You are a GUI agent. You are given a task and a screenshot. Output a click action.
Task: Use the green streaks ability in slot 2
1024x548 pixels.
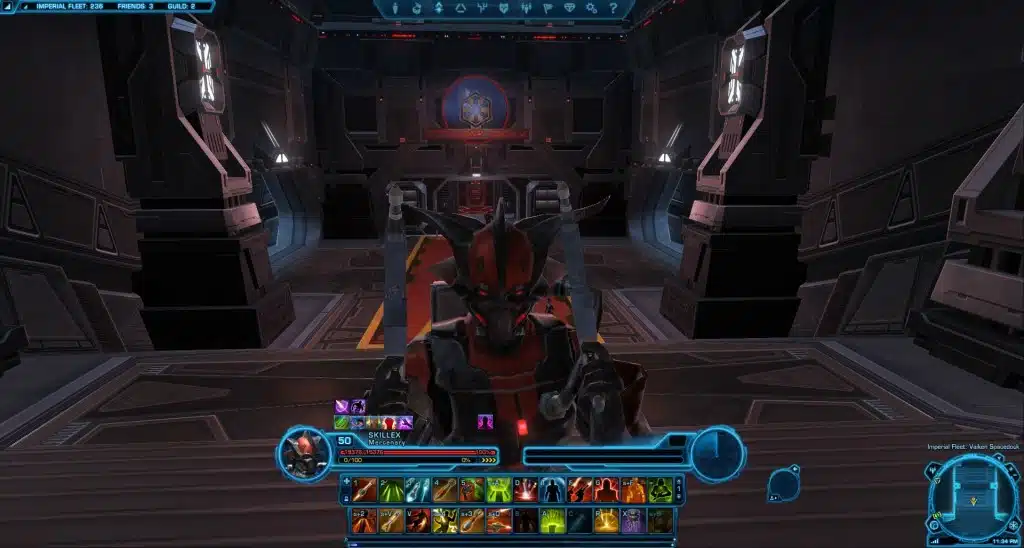[391, 490]
